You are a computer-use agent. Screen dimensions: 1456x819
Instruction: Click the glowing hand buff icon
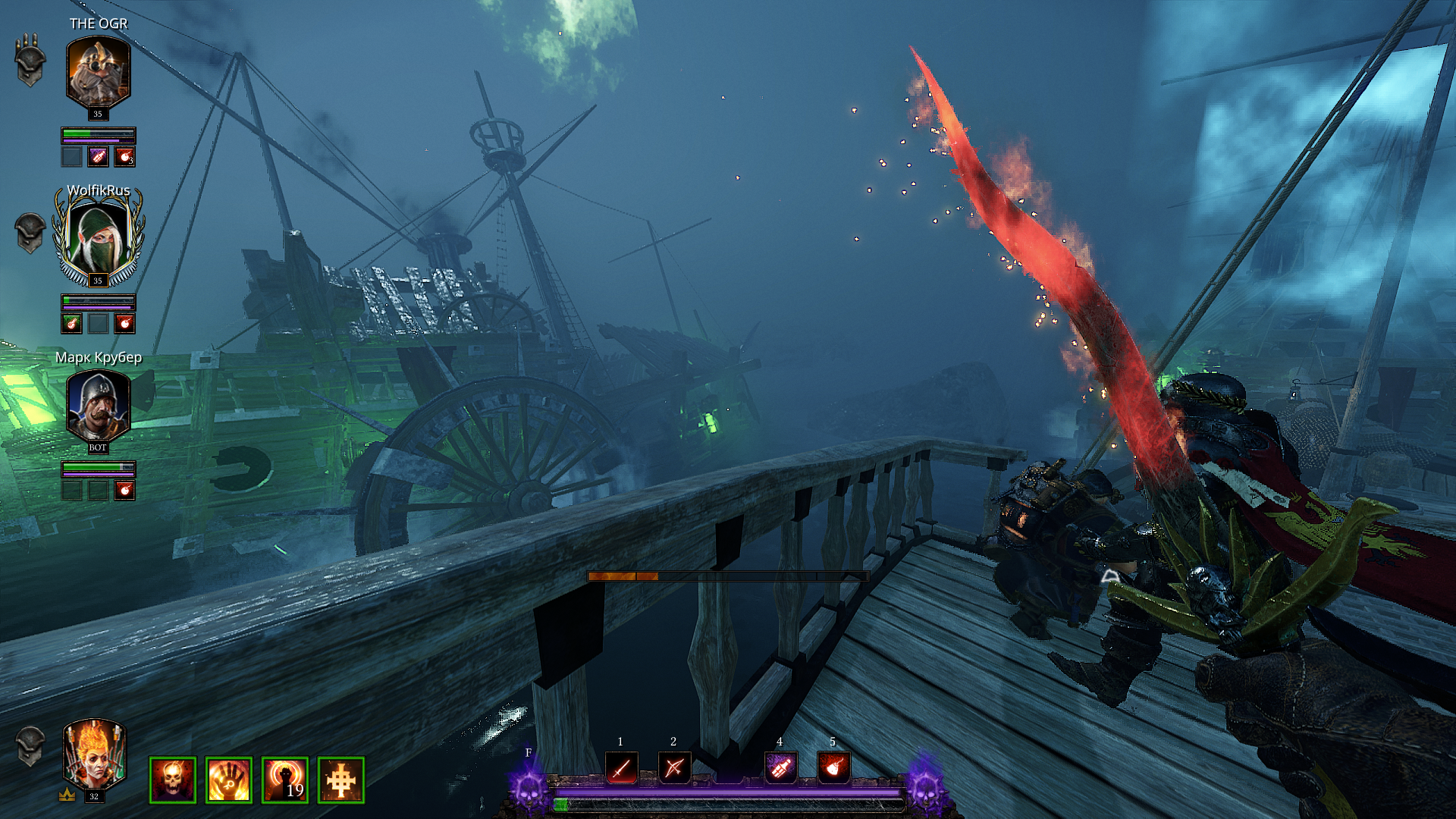229,780
